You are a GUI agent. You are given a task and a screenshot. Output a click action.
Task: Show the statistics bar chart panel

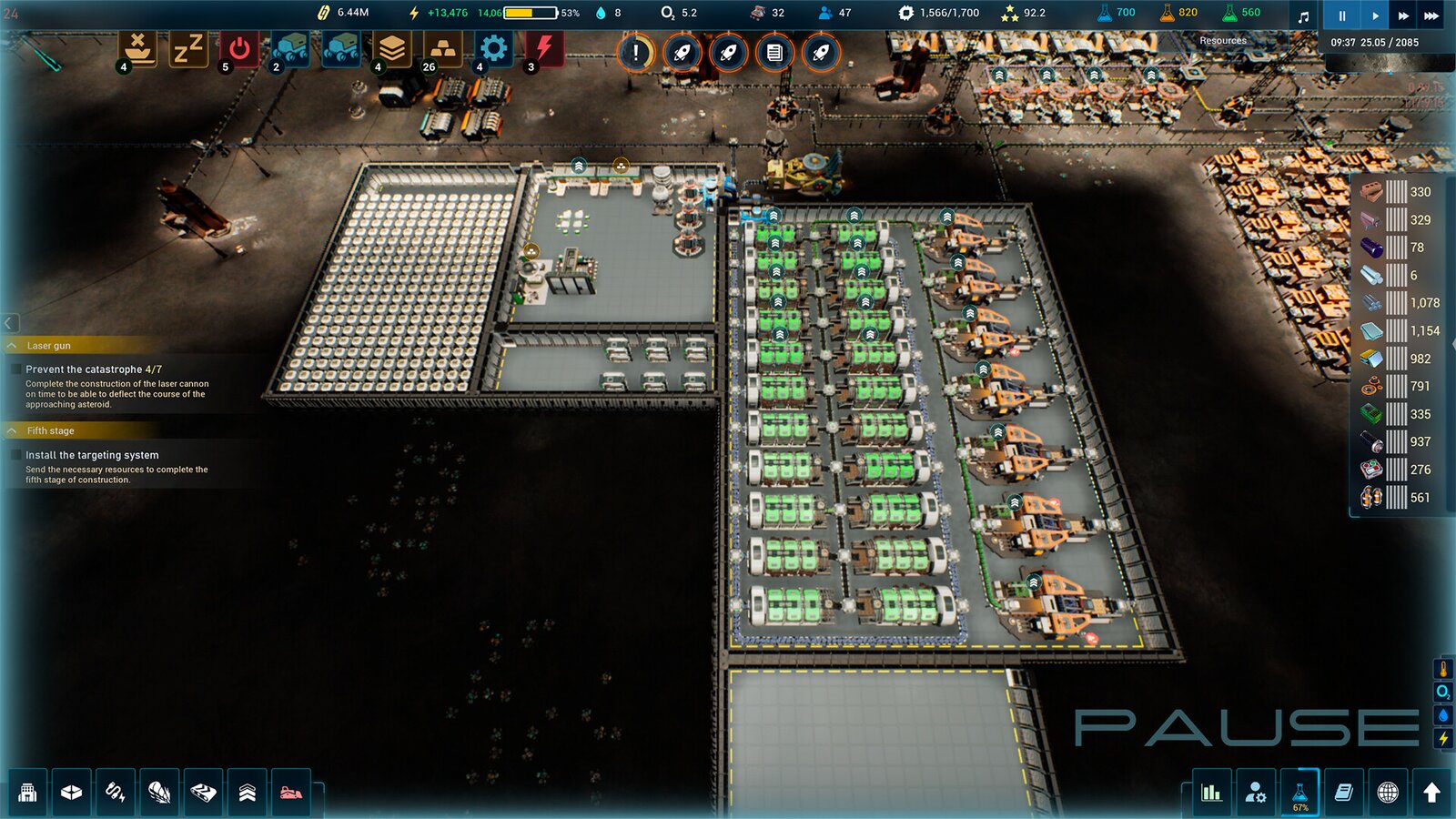coord(1211,792)
